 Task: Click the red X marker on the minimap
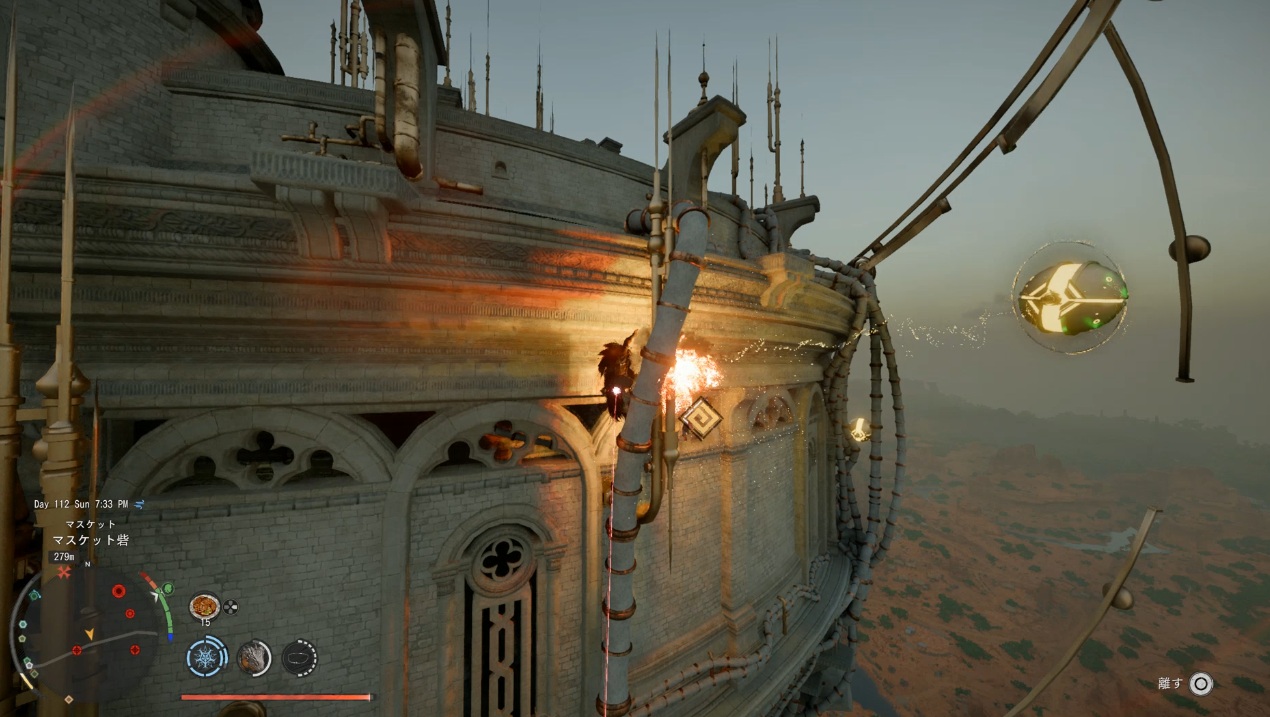pyautogui.click(x=65, y=572)
